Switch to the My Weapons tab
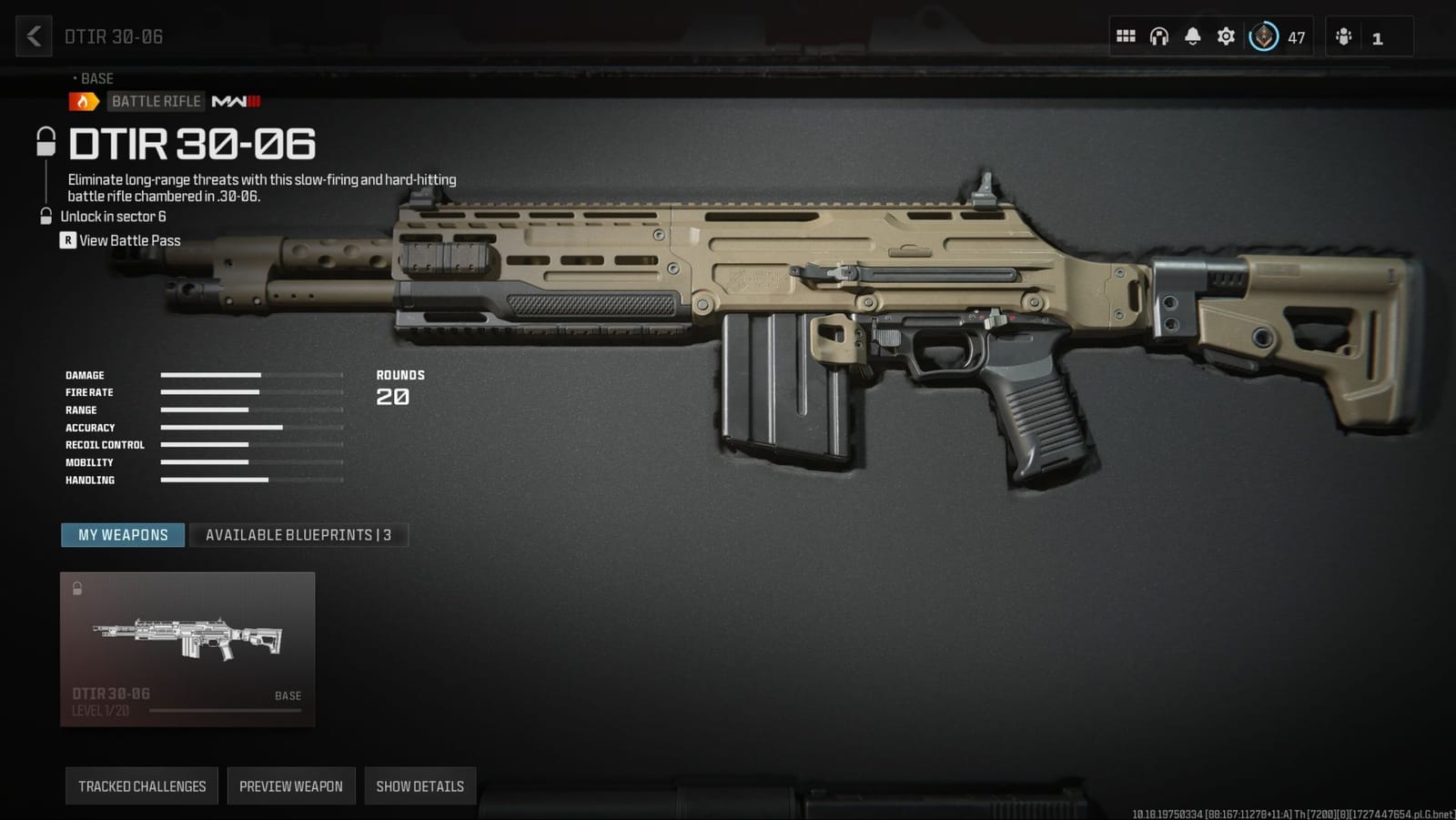Viewport: 1456px width, 820px height. [123, 535]
